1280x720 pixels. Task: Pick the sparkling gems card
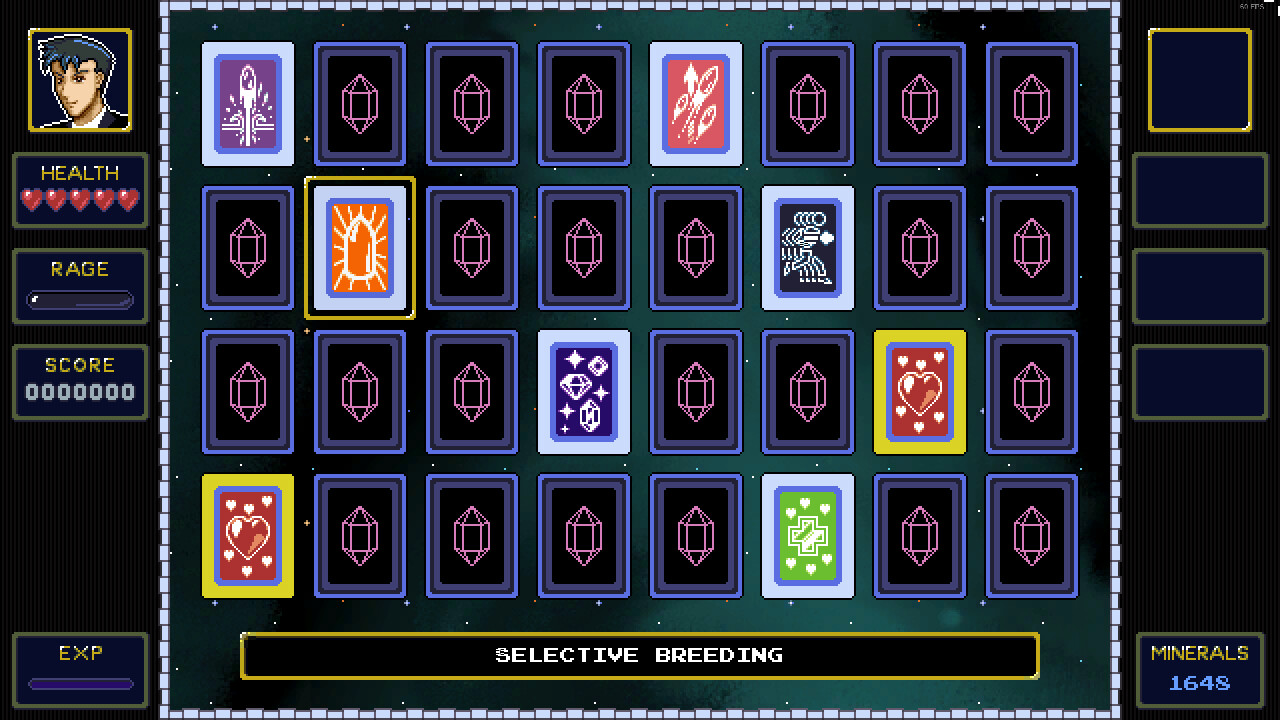pos(583,391)
